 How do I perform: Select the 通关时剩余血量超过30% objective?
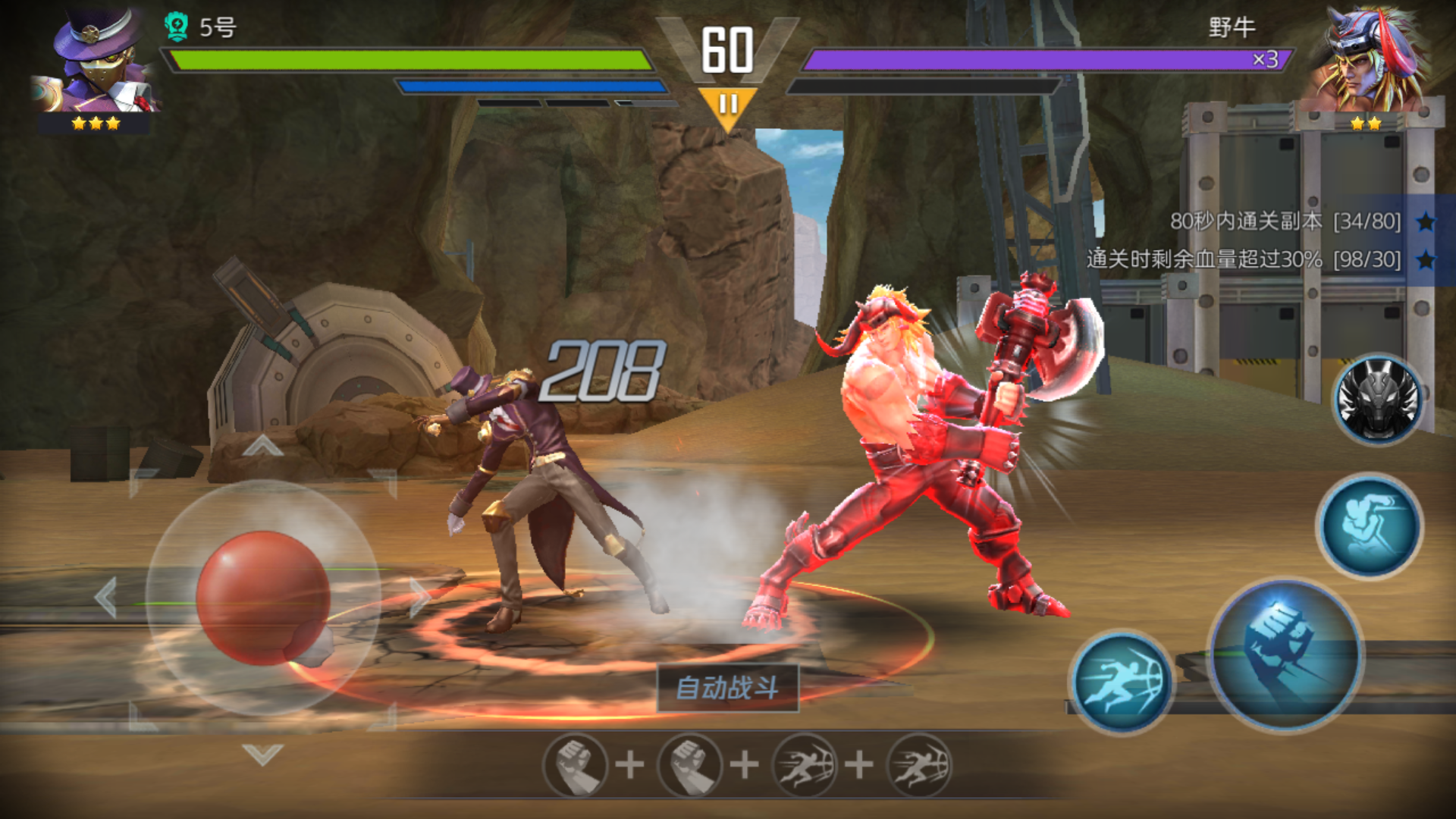pyautogui.click(x=1259, y=259)
